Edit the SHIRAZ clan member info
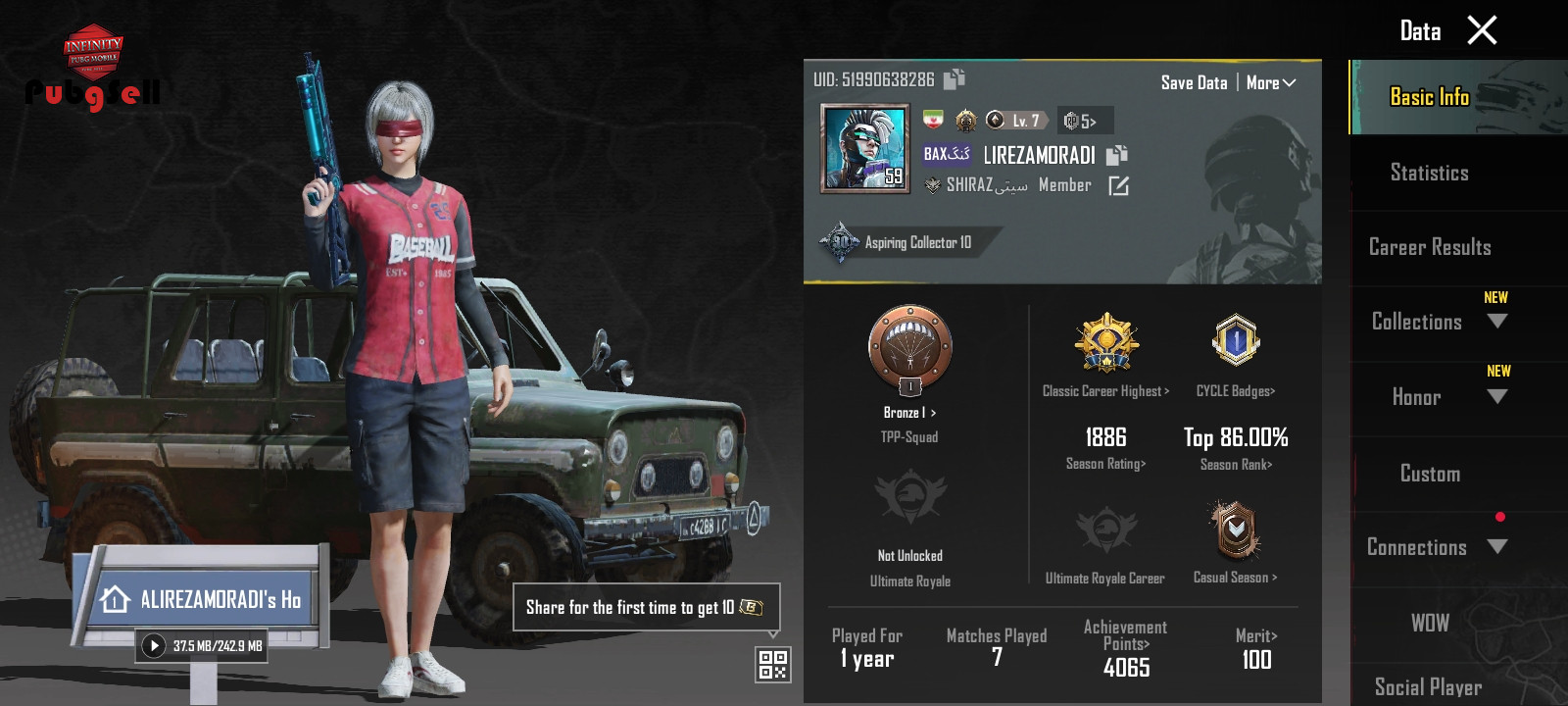 (1118, 185)
